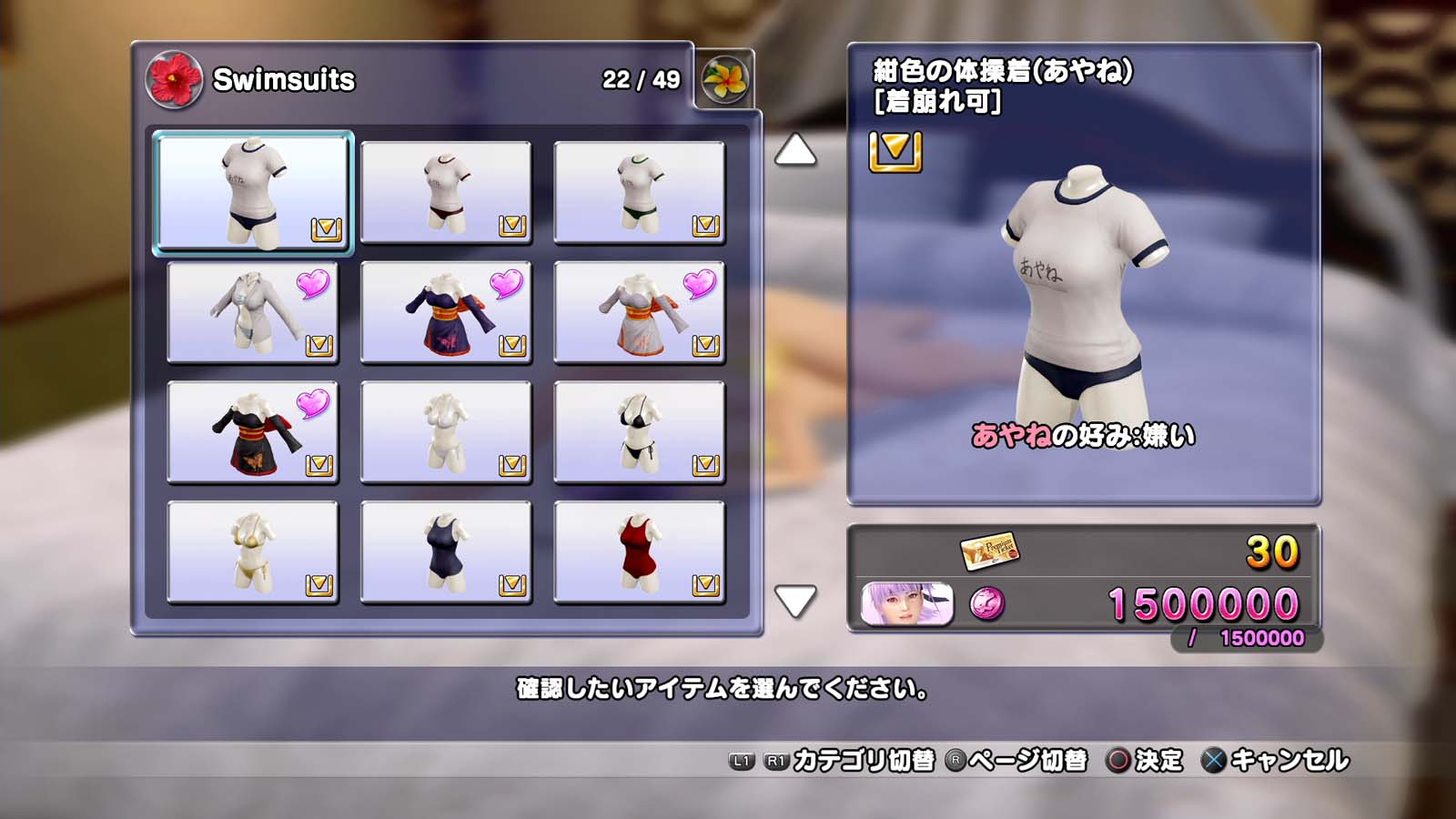Select the gold bikini
Image resolution: width=1456 pixels, height=819 pixels.
click(253, 551)
